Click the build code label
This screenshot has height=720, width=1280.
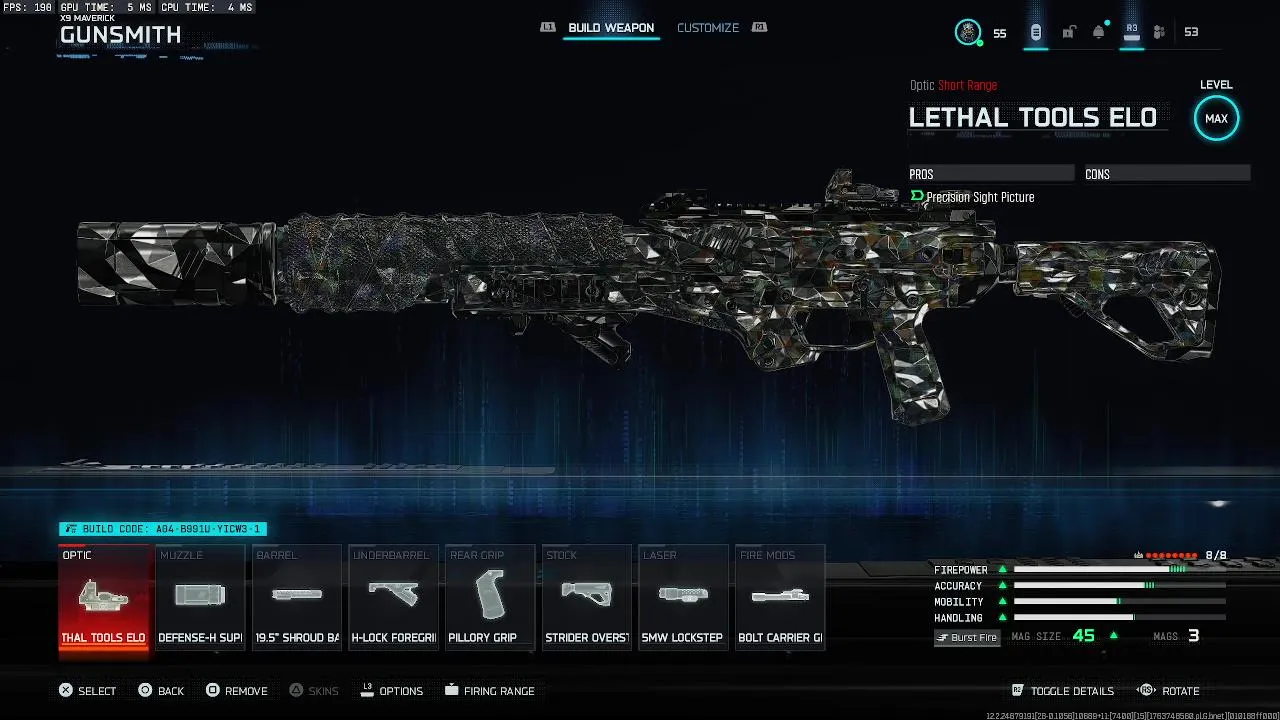point(163,529)
